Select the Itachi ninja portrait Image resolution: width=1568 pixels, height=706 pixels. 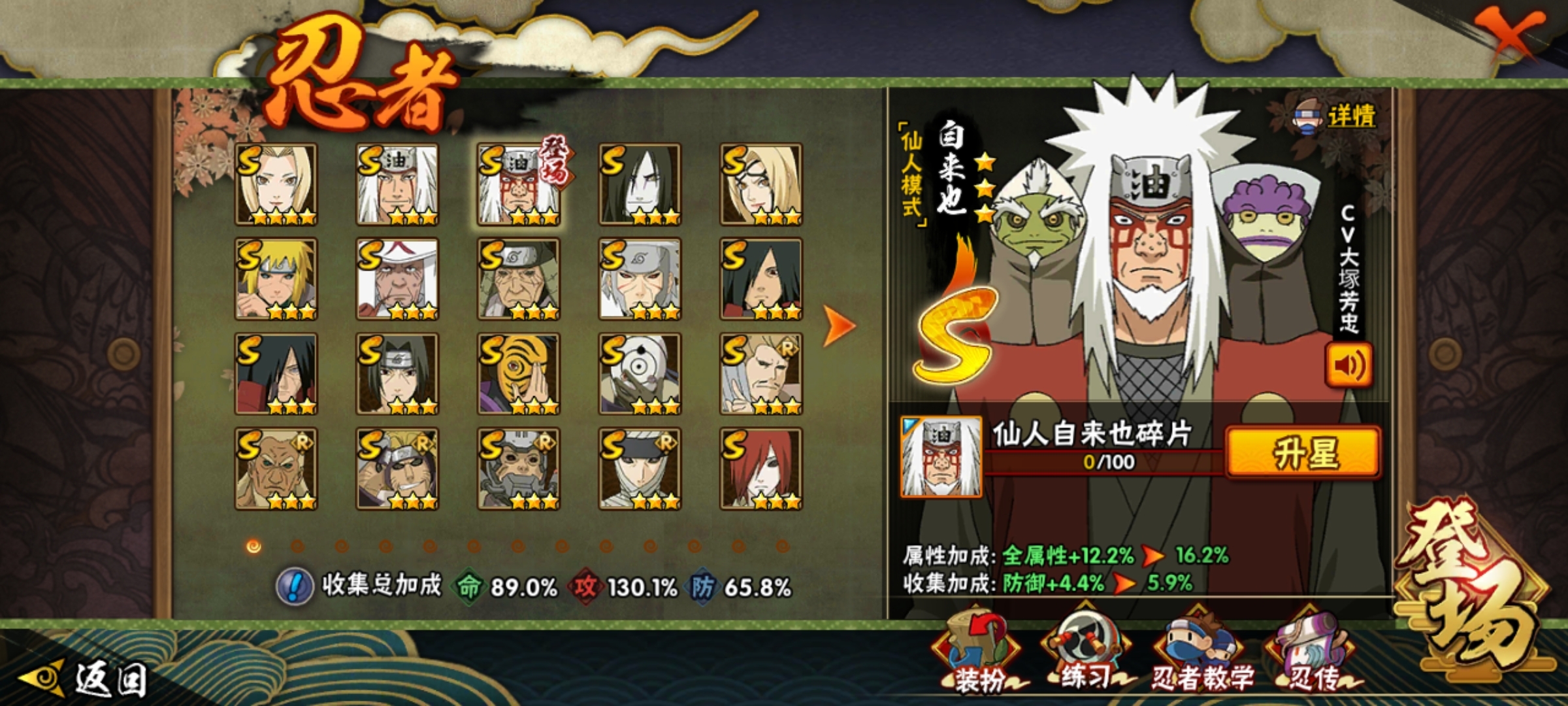point(397,374)
